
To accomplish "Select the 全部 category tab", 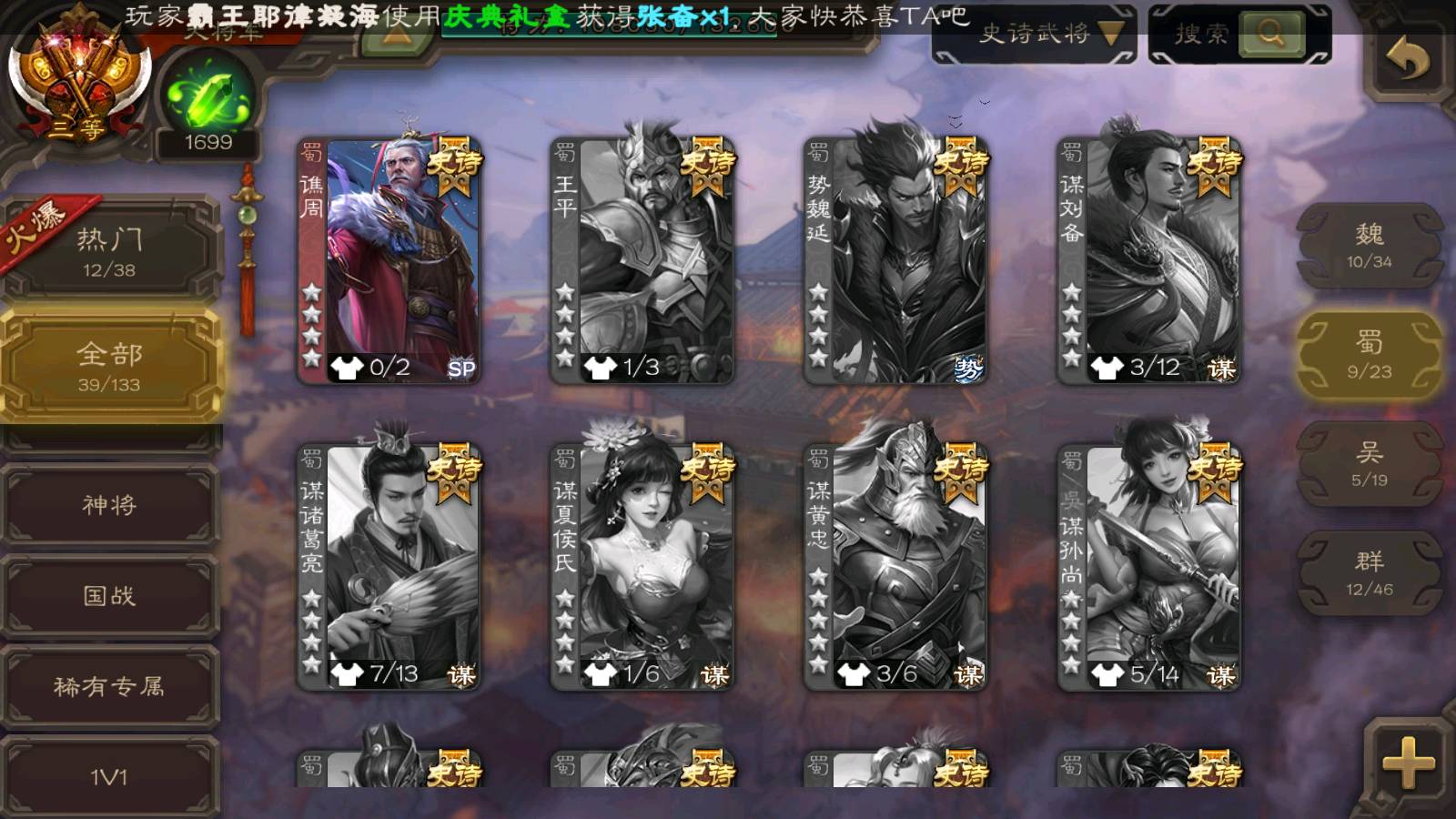I will point(109,366).
